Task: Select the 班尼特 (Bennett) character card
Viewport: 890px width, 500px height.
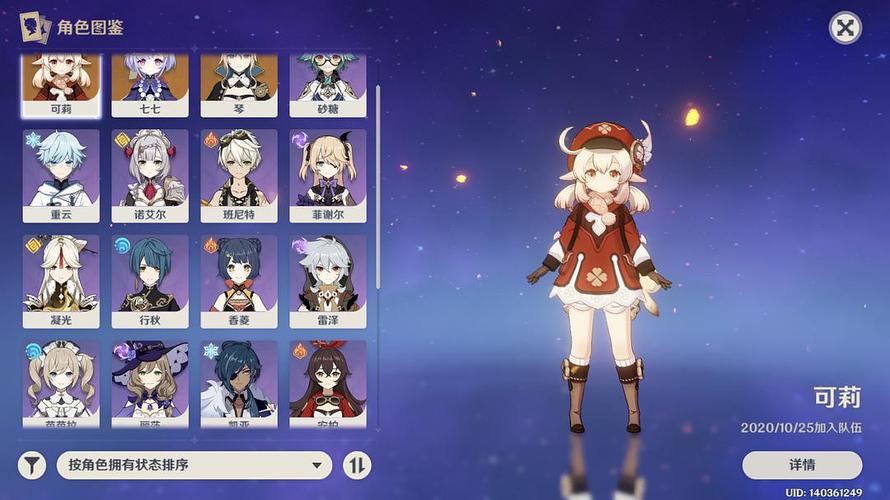Action: point(238,175)
